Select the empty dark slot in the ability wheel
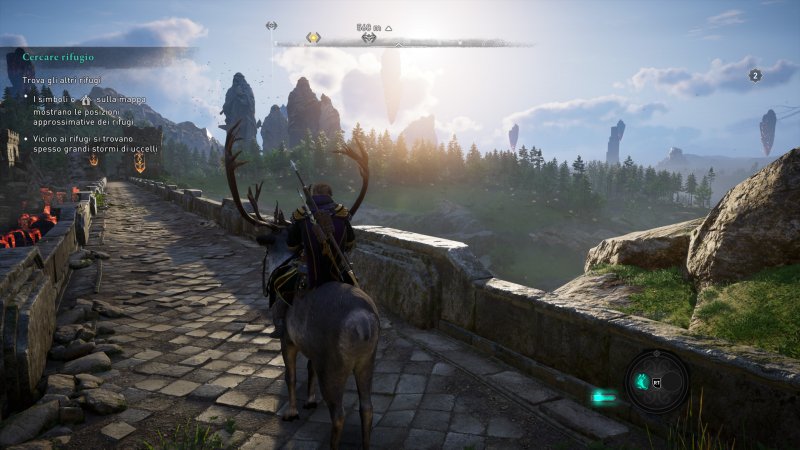 click(x=671, y=381)
